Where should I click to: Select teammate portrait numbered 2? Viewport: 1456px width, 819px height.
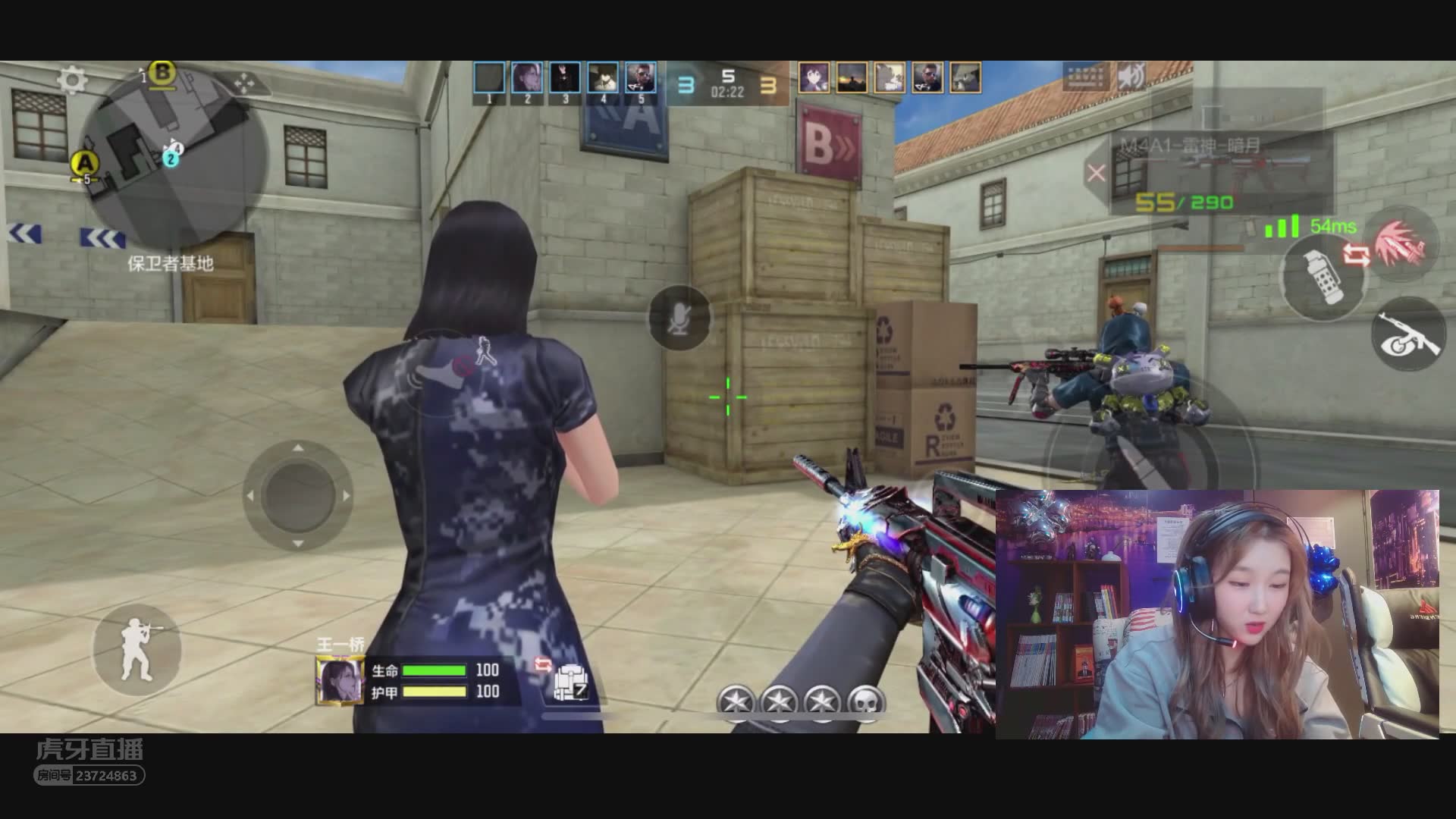(x=527, y=78)
